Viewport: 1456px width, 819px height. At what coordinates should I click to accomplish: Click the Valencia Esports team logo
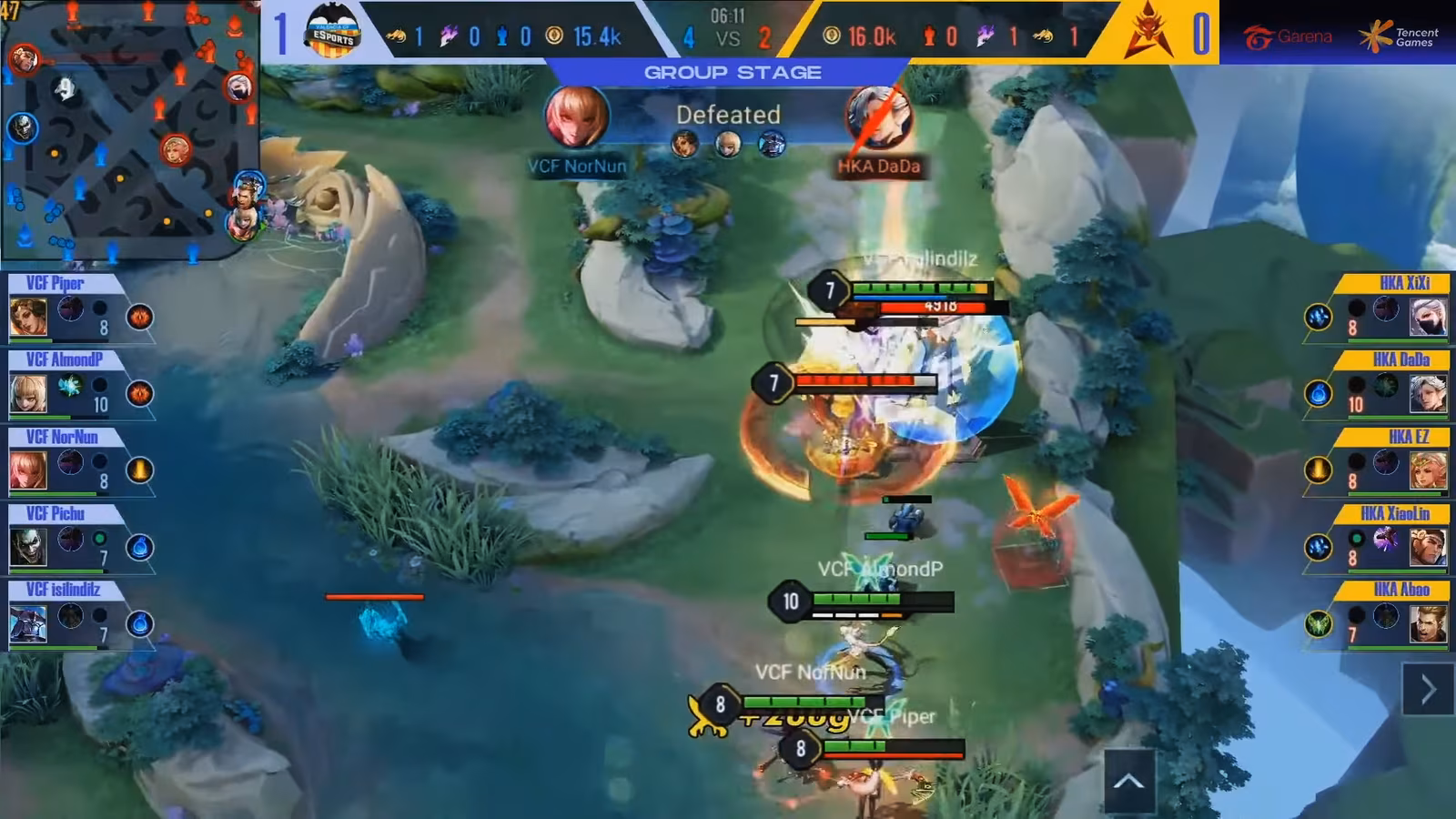332,32
